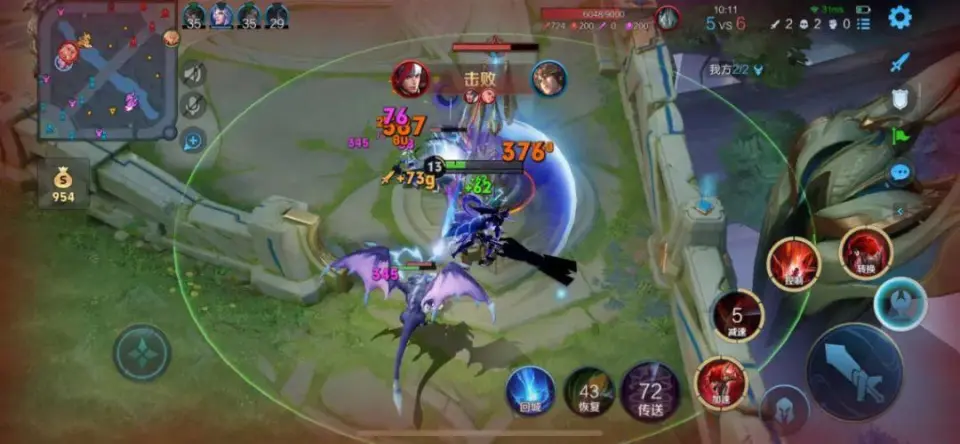This screenshot has height=444, width=960.
Task: Toggle the muted speaker icon
Action: (x=193, y=73)
